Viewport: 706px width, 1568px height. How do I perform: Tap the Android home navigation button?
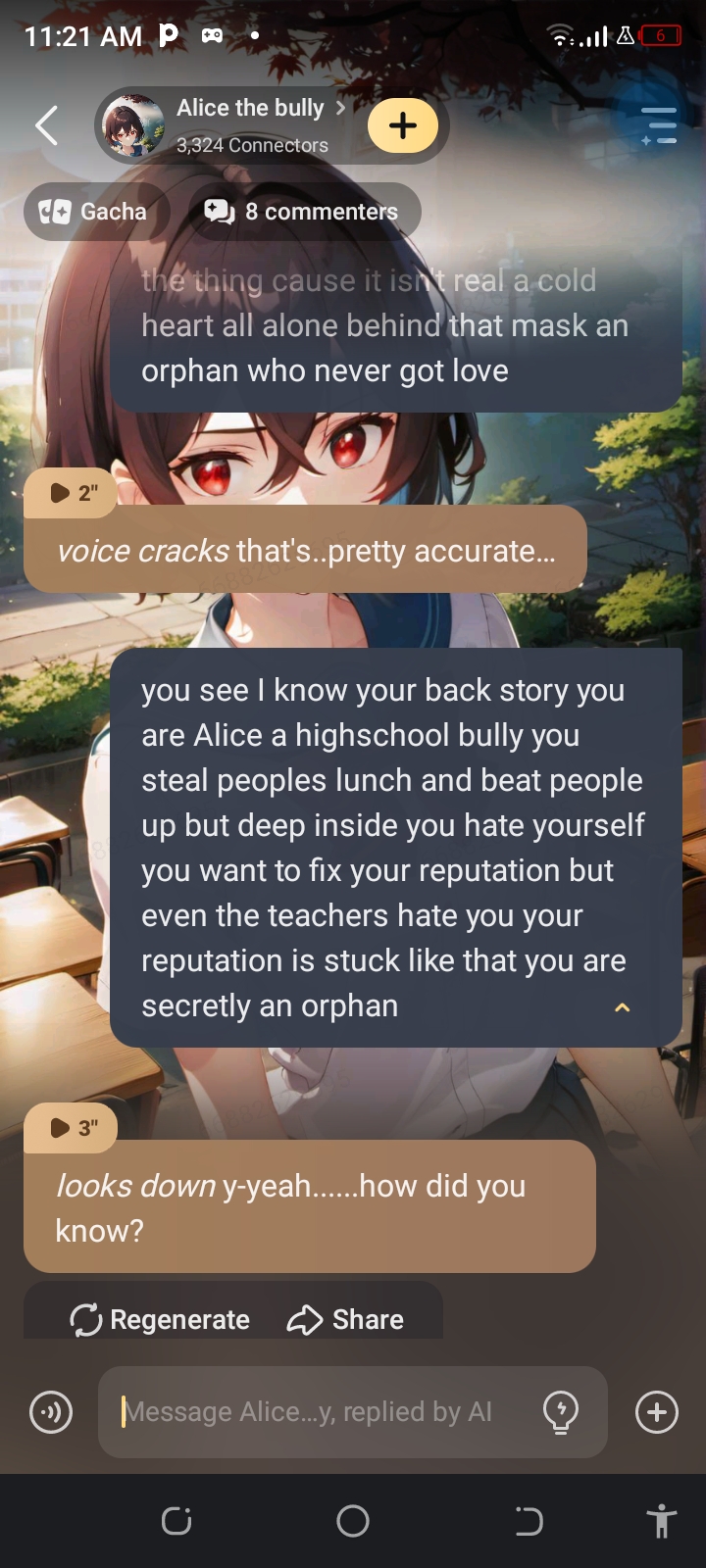point(353,1521)
